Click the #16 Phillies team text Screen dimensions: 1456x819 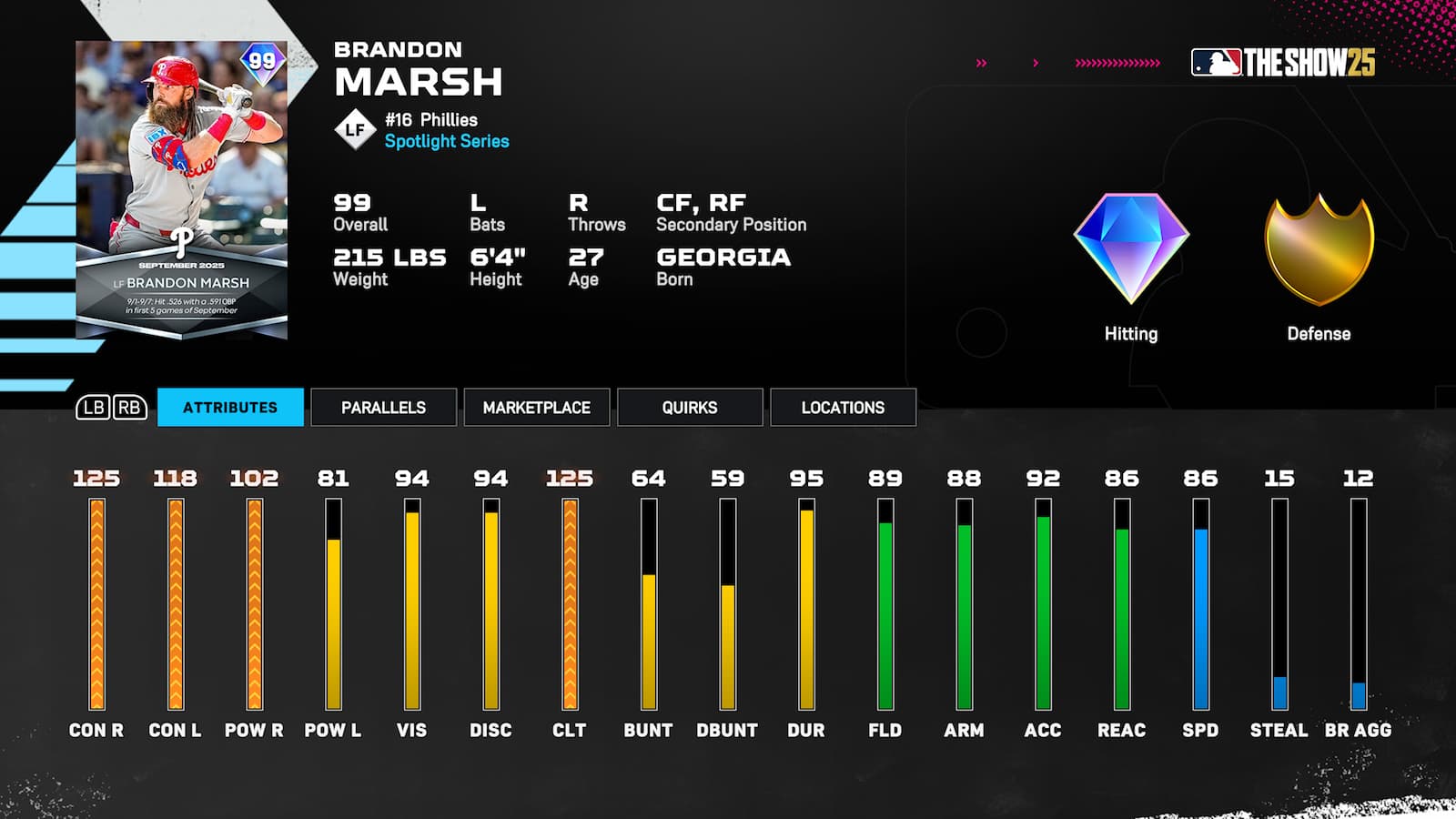coord(431,119)
